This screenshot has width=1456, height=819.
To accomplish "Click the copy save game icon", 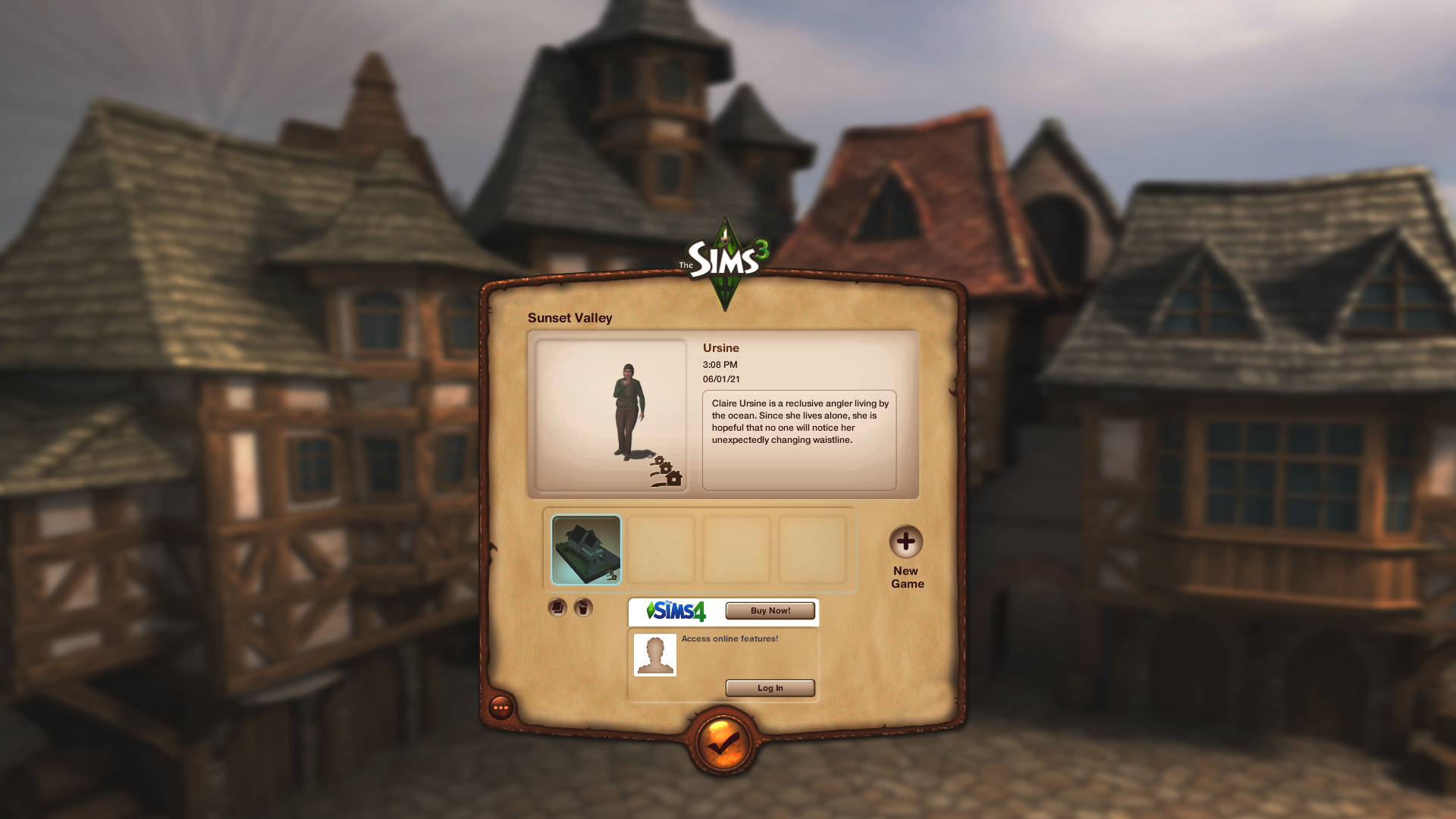I will 557,607.
